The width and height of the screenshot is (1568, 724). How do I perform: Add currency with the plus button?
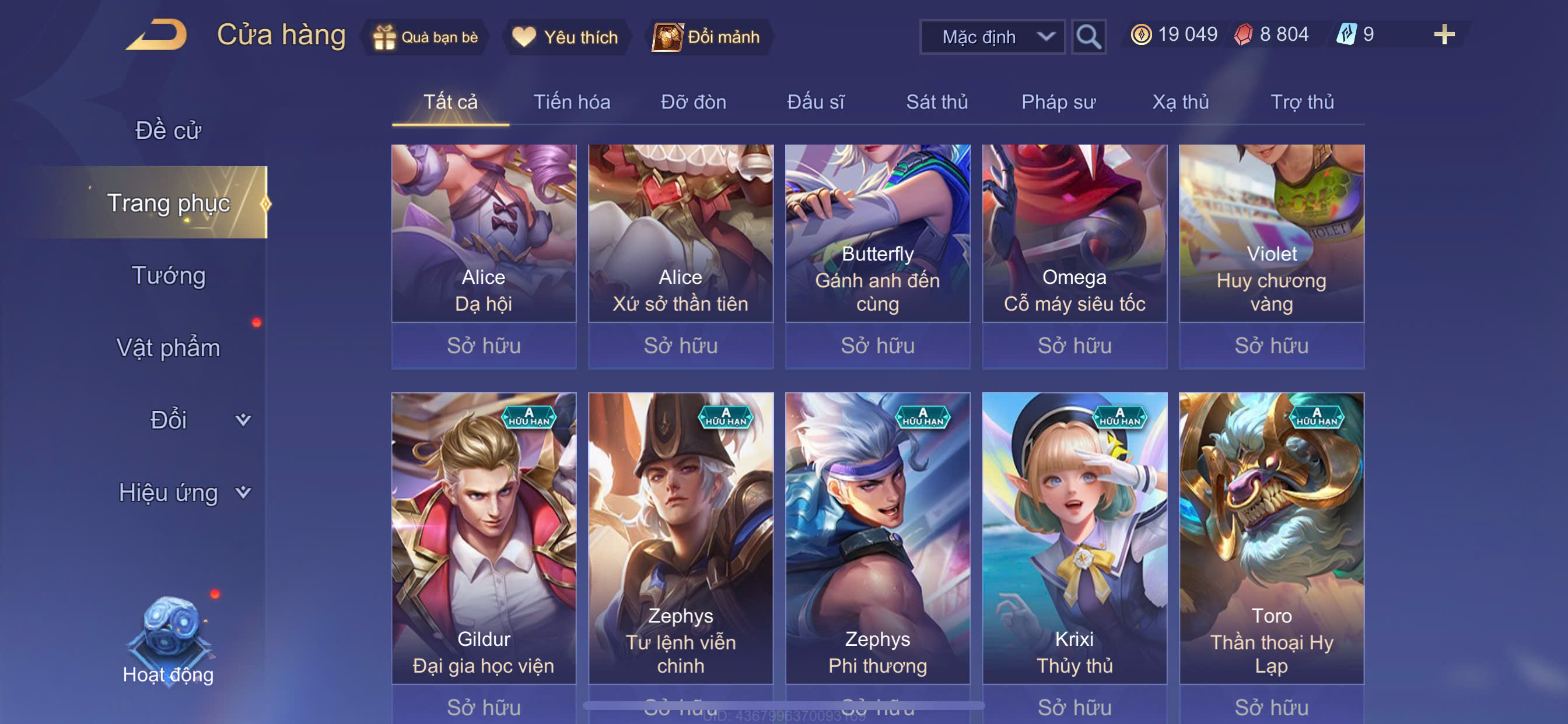click(x=1443, y=34)
